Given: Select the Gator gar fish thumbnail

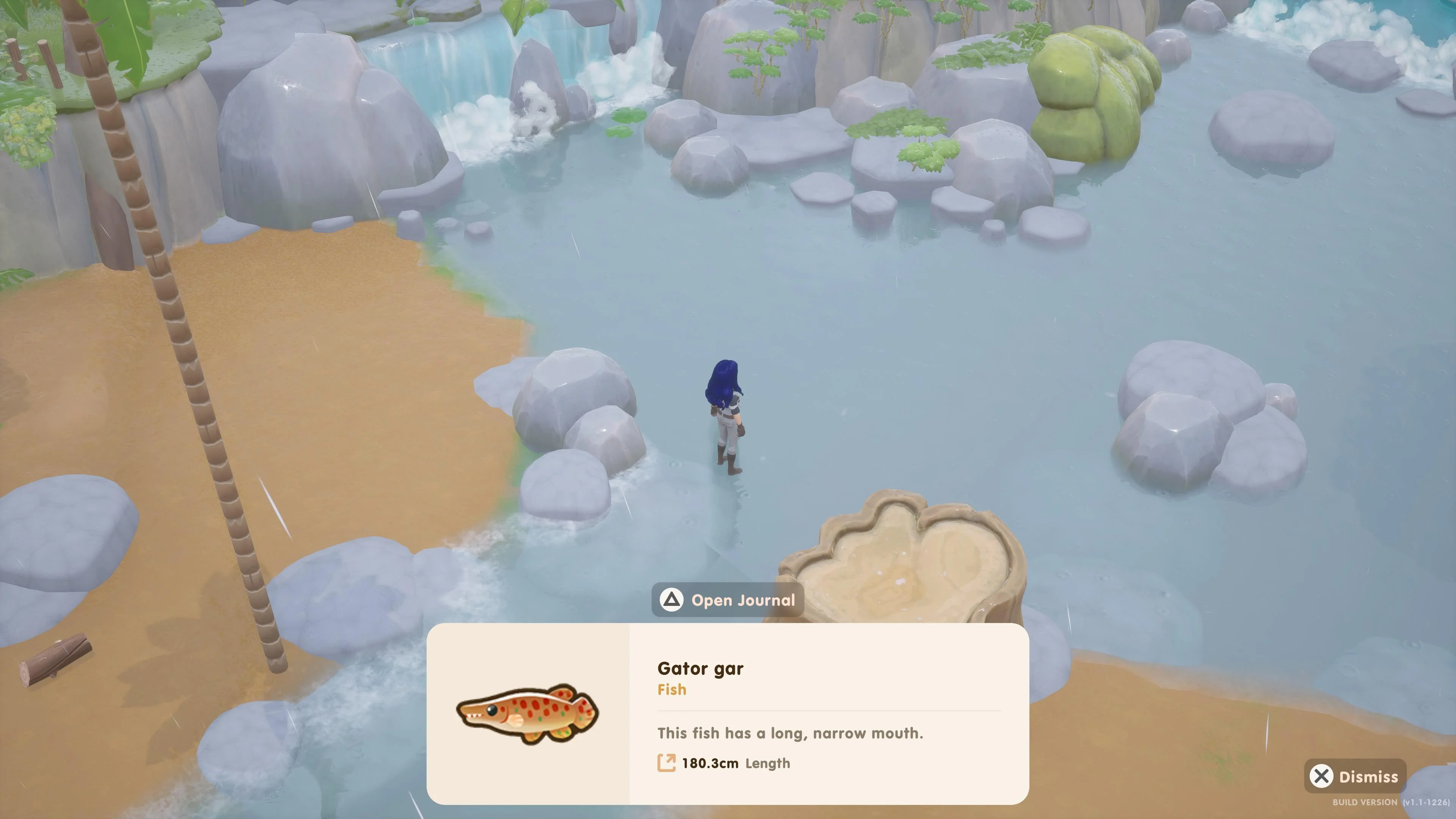Looking at the screenshot, I should [527, 714].
